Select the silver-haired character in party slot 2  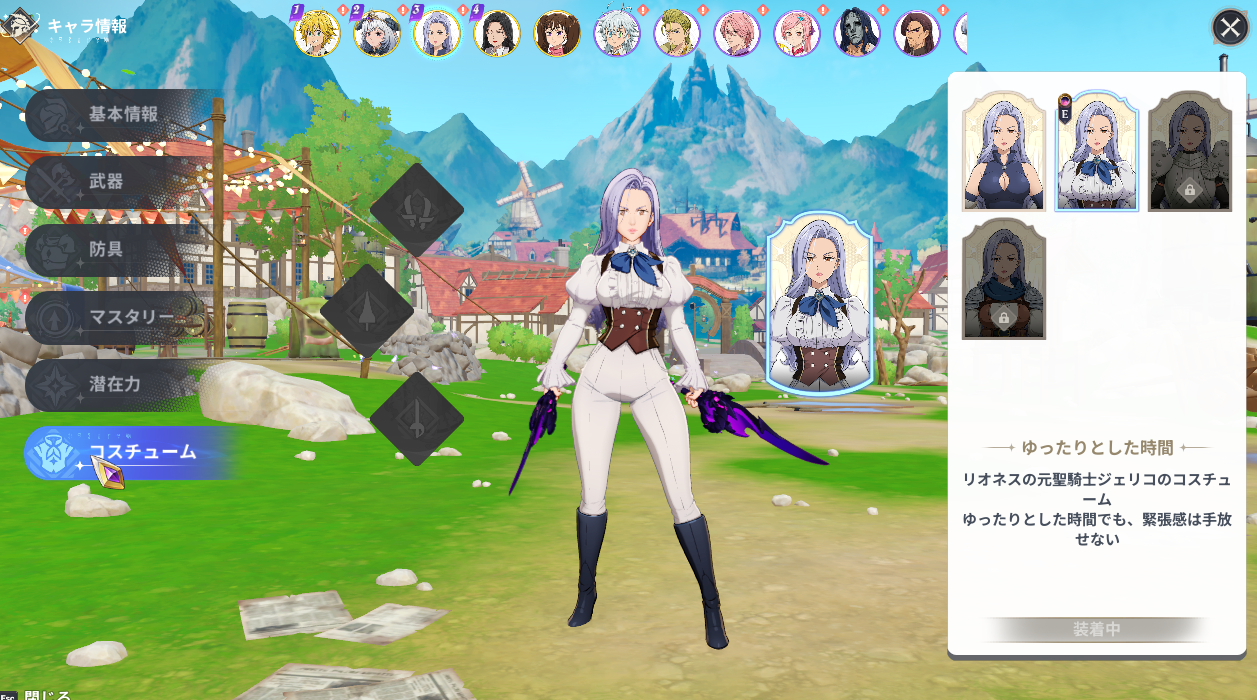[x=377, y=34]
